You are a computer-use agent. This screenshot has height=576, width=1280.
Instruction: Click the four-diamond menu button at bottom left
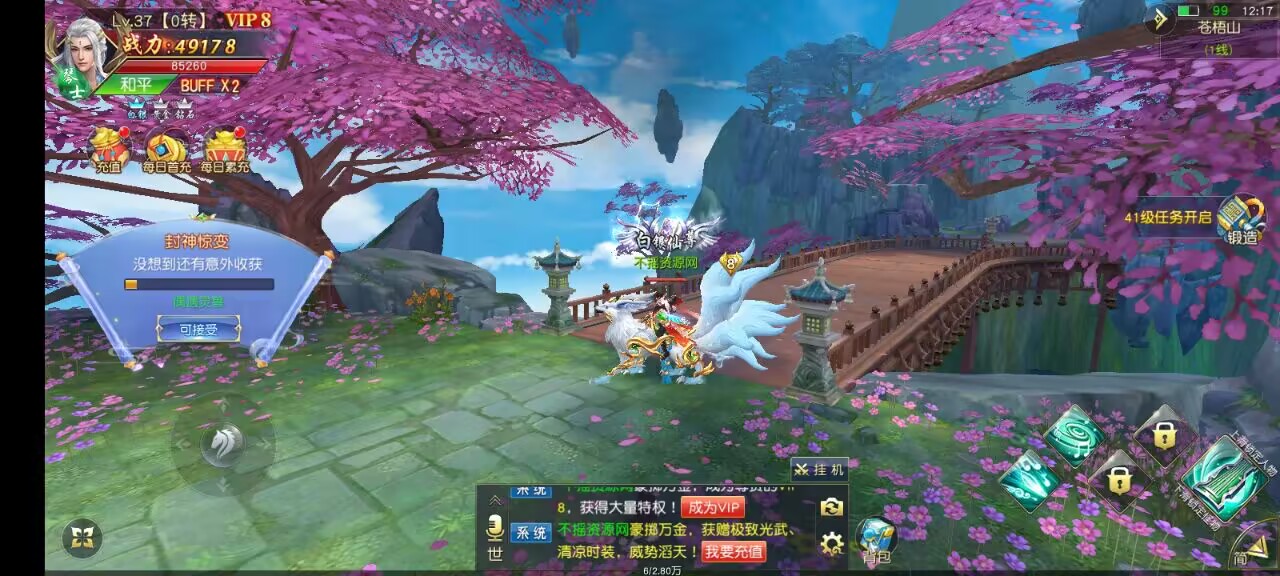coord(82,539)
